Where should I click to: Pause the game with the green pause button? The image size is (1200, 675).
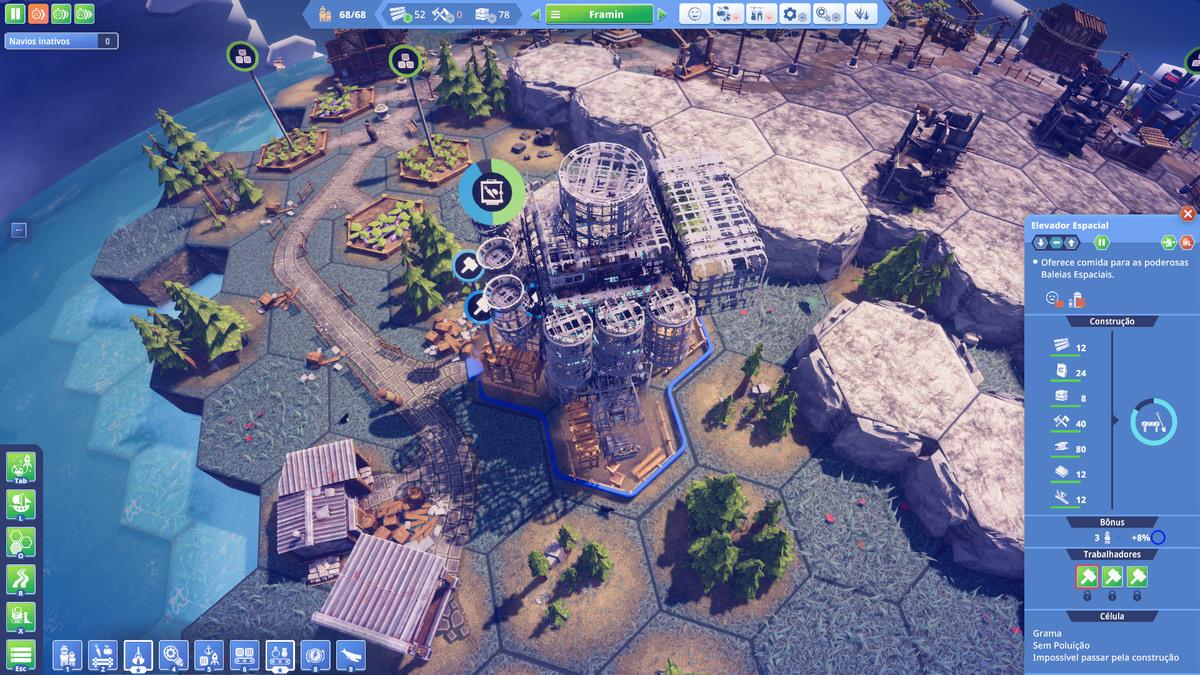pos(16,14)
